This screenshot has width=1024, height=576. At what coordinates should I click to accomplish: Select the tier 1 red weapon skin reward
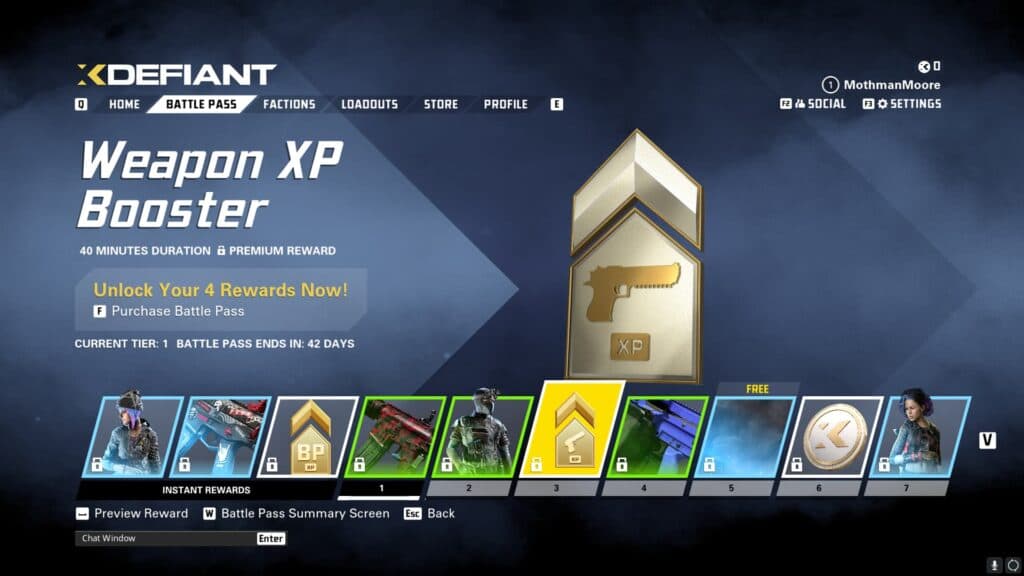click(x=398, y=436)
